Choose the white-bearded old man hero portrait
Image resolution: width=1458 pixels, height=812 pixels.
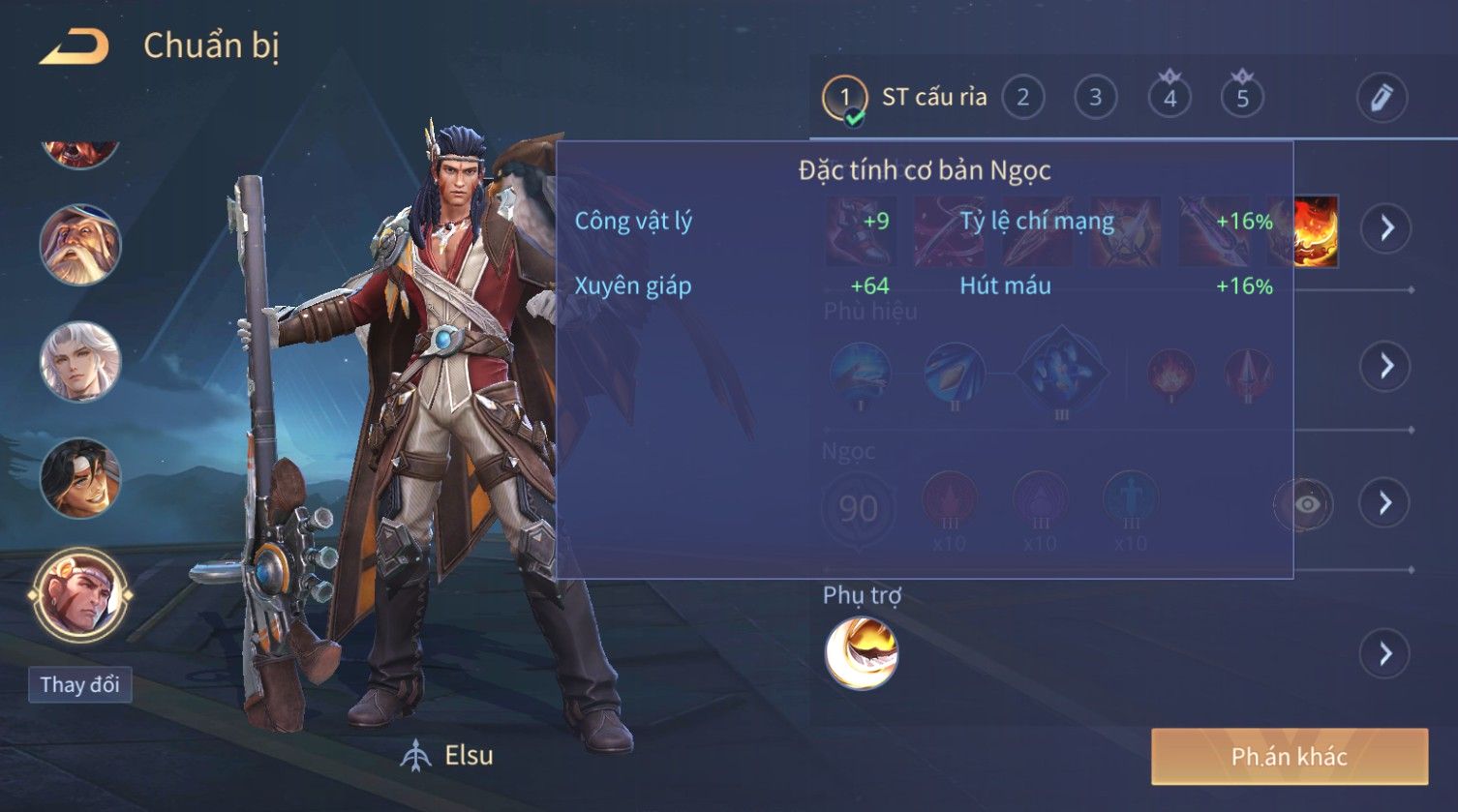[x=79, y=245]
